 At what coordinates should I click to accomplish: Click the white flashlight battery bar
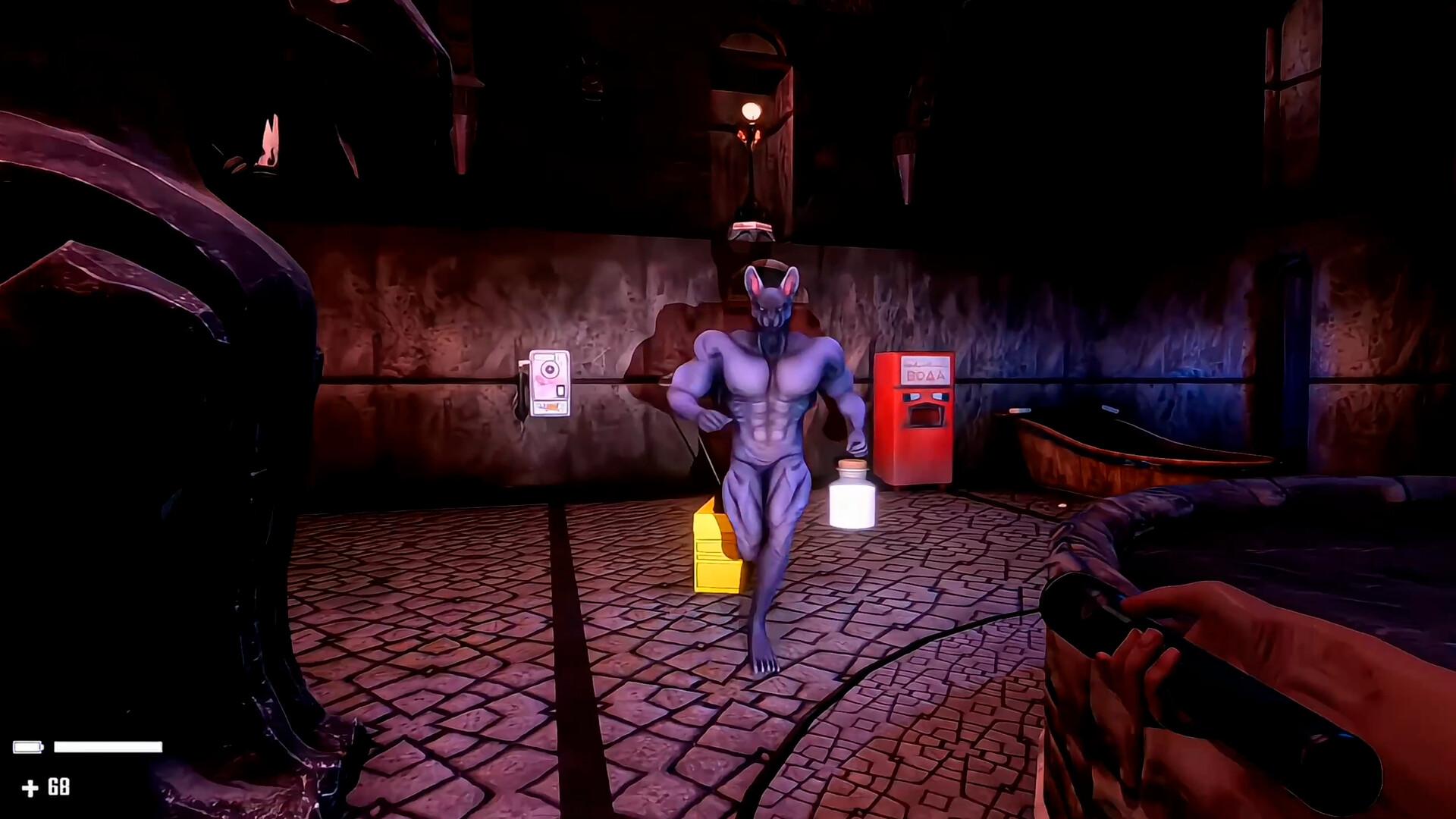[x=110, y=748]
